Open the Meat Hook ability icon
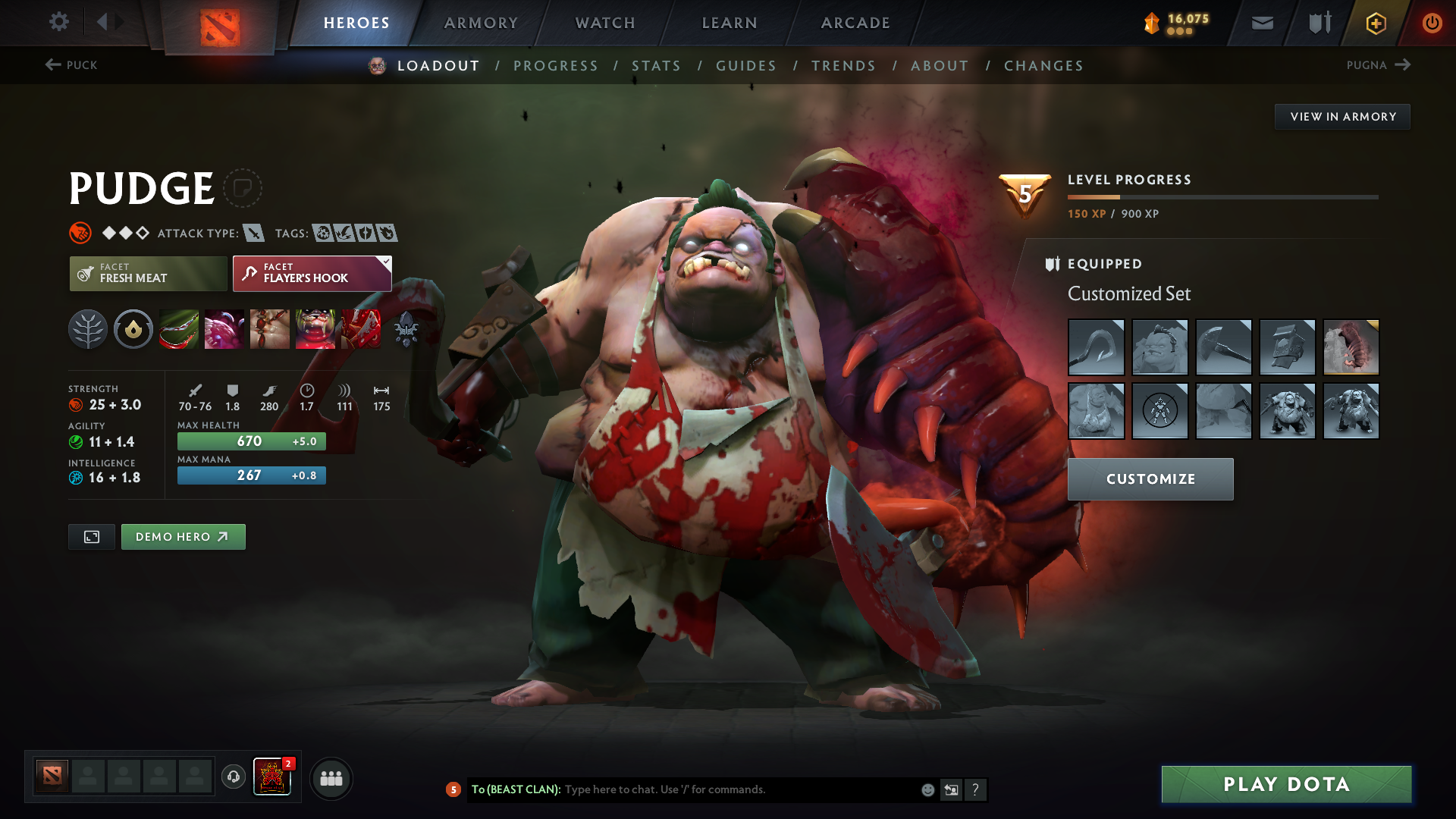 click(179, 329)
